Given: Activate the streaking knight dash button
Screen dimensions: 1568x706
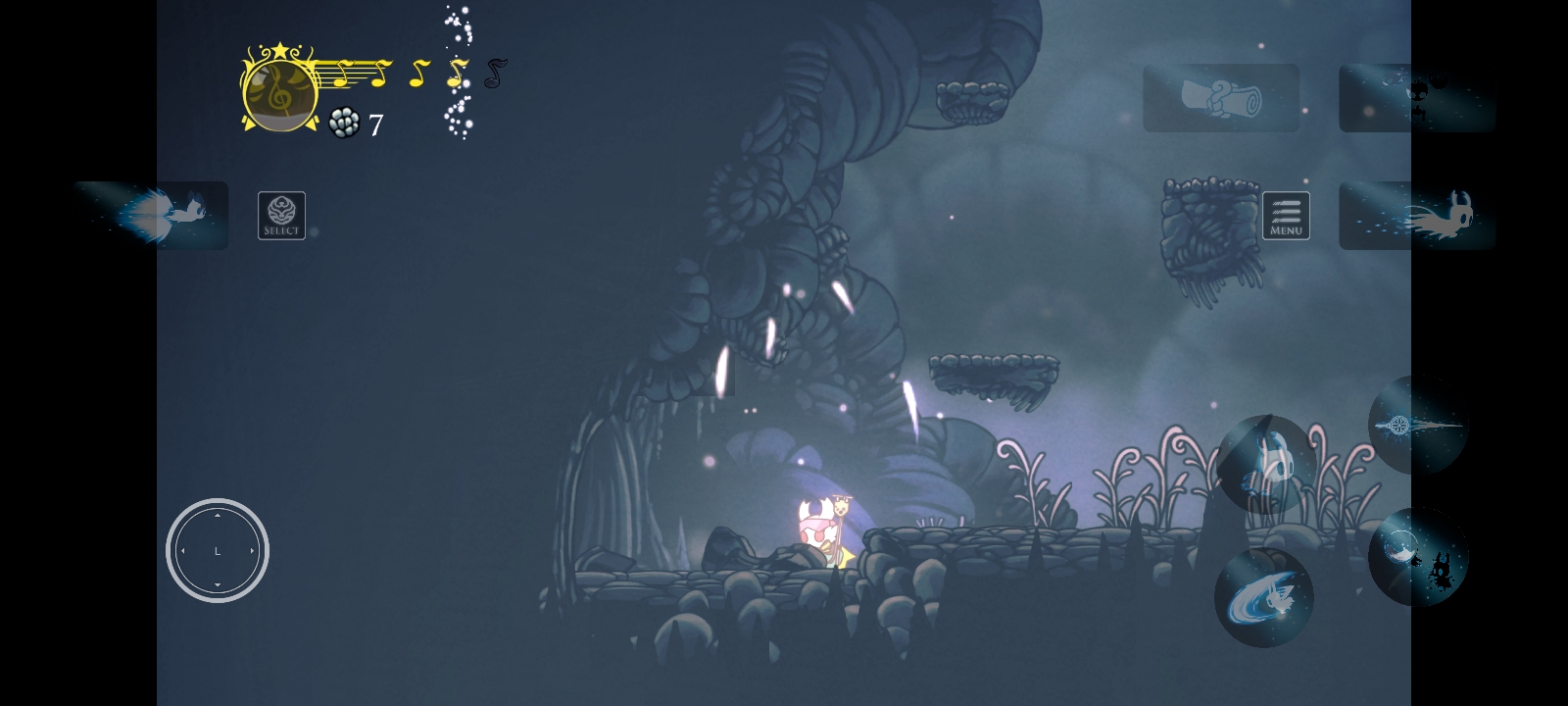Looking at the screenshot, I should (x=1417, y=216).
